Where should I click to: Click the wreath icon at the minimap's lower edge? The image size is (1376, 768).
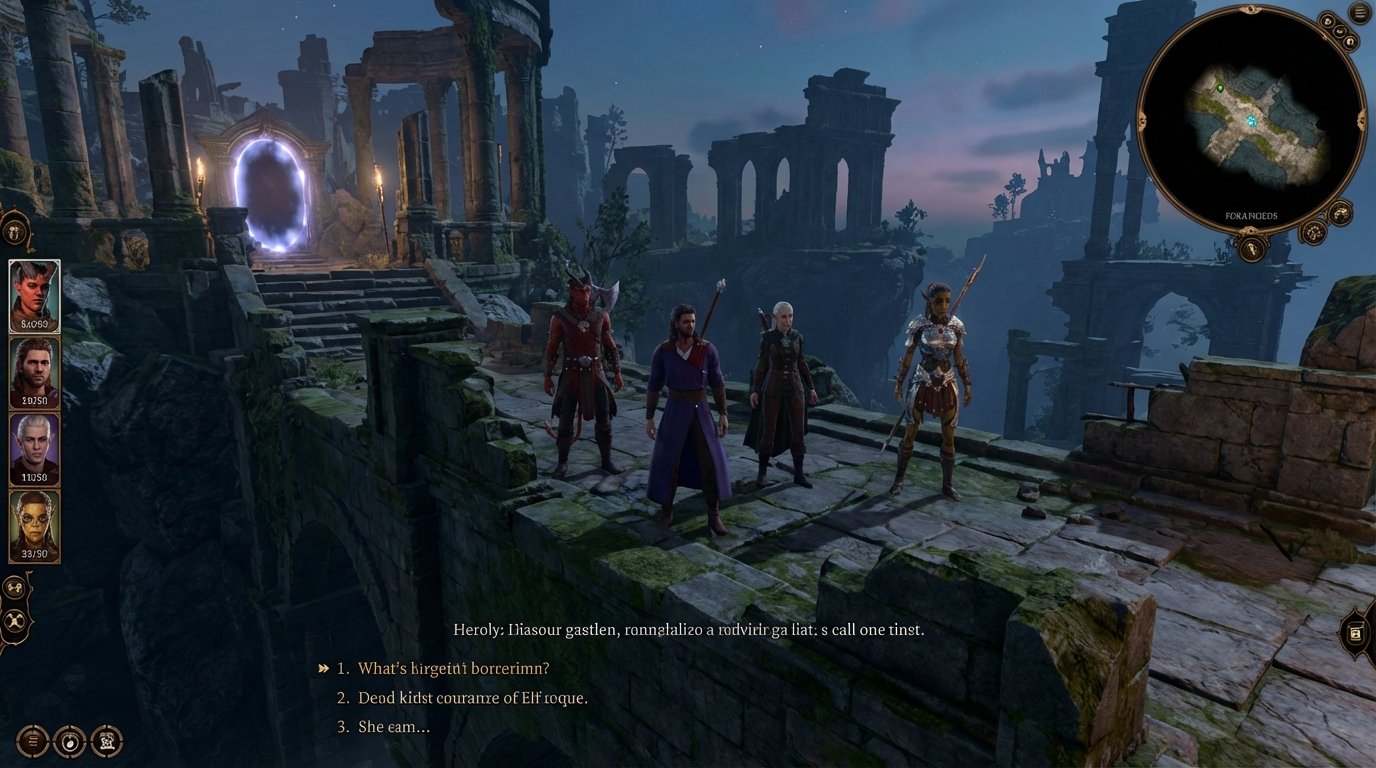1314,232
